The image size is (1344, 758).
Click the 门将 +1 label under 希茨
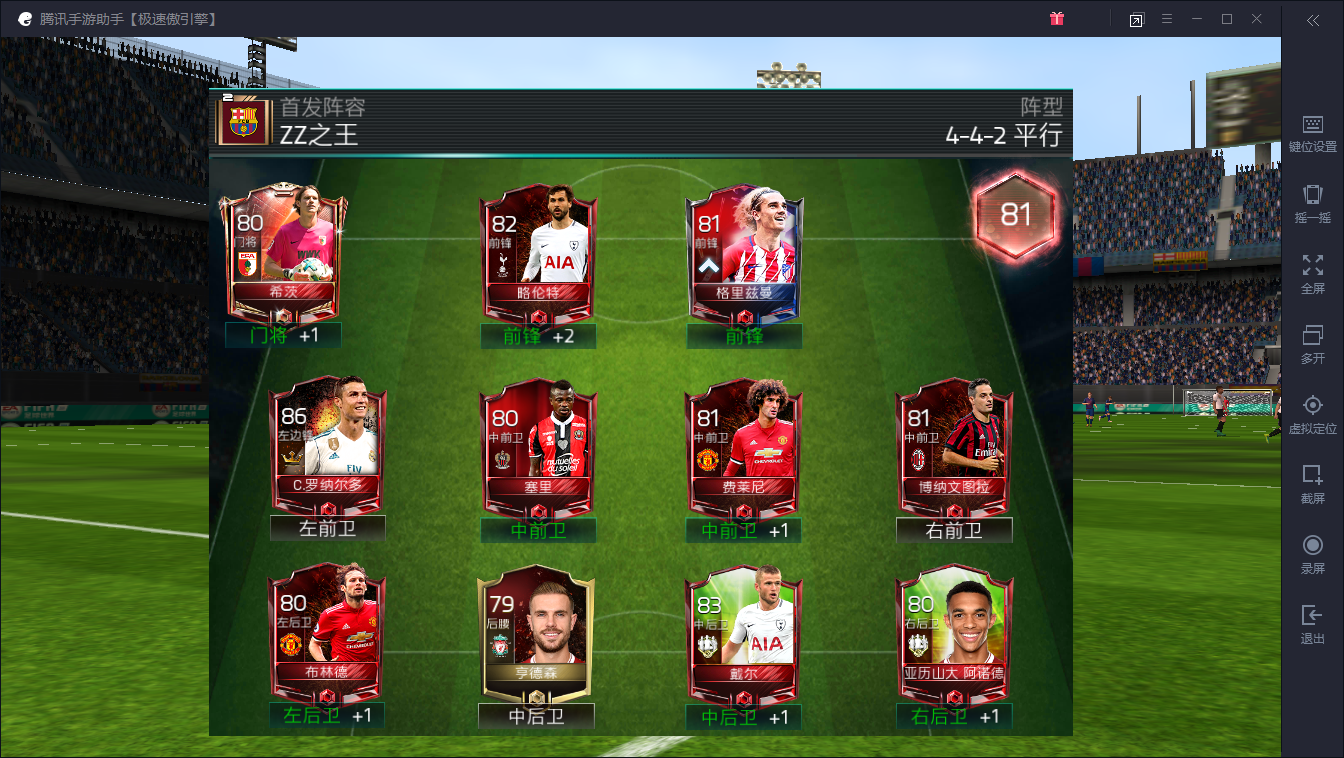(282, 337)
